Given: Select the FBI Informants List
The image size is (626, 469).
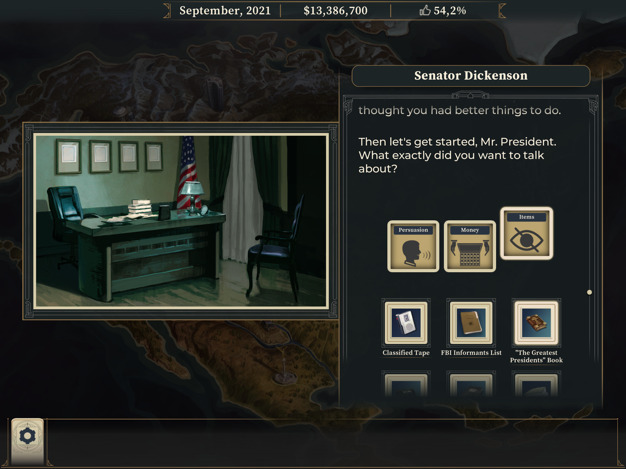Looking at the screenshot, I should (x=470, y=324).
